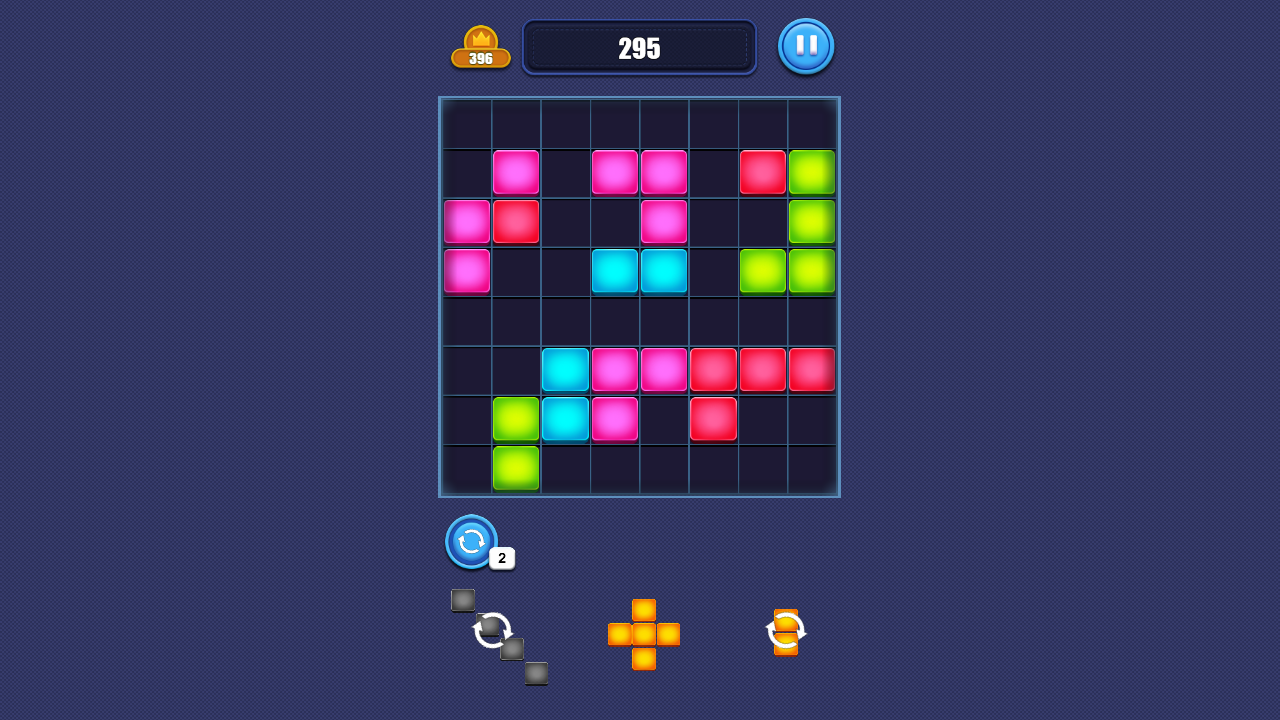Click the rotate arrows on the orange vertical piece
The image size is (1280, 720).
pos(787,631)
